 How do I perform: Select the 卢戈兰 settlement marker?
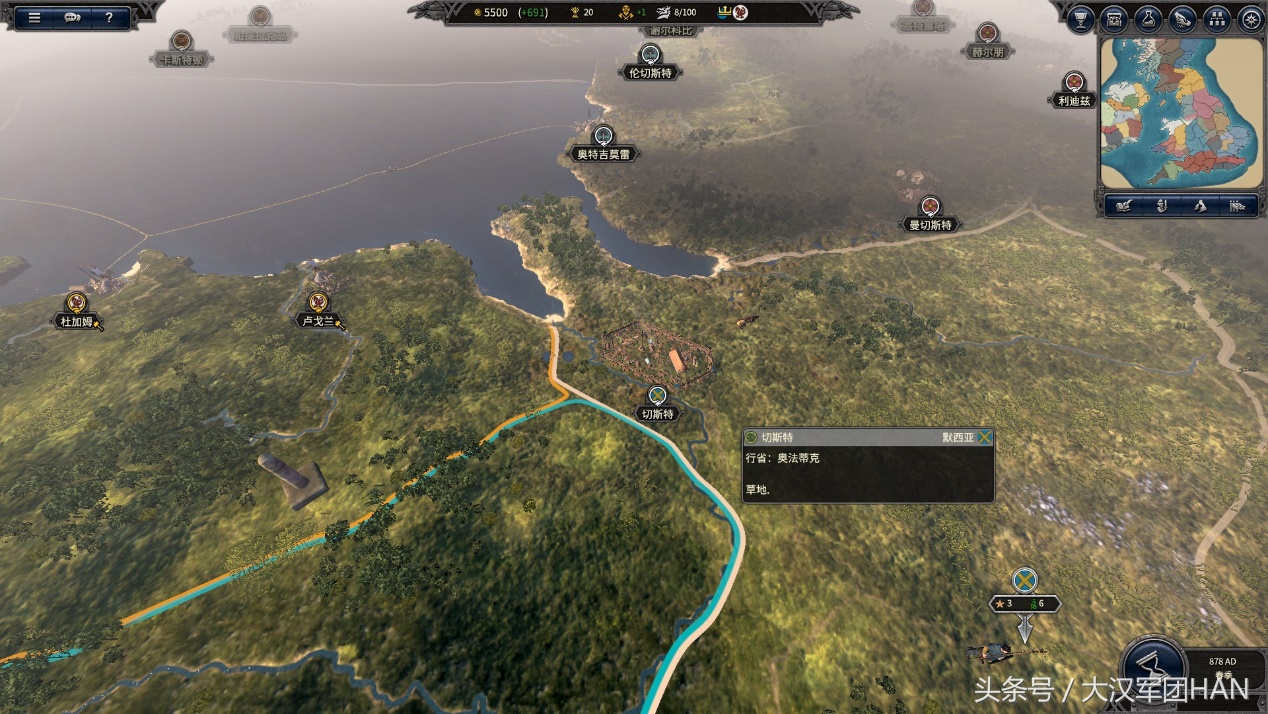(318, 302)
